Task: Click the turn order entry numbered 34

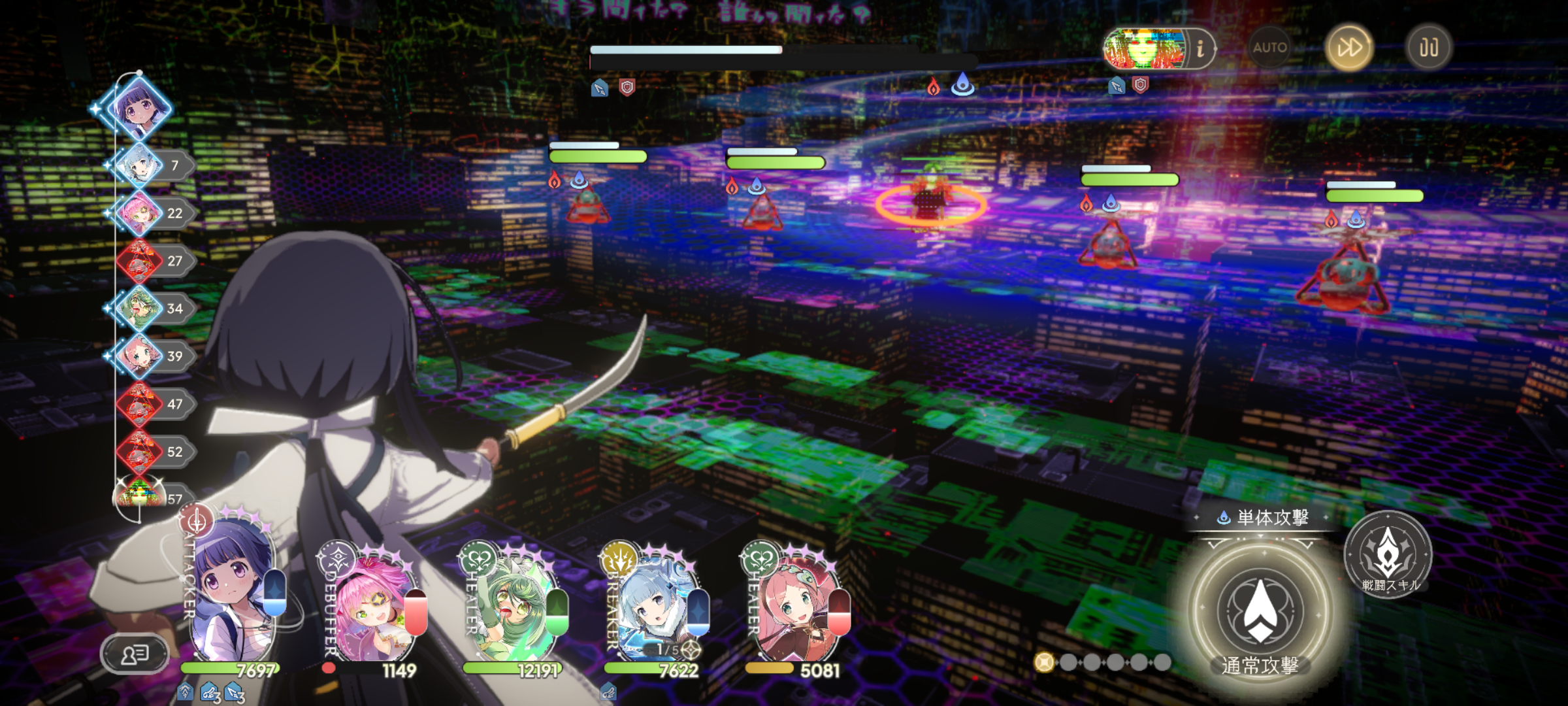Action: pos(140,309)
